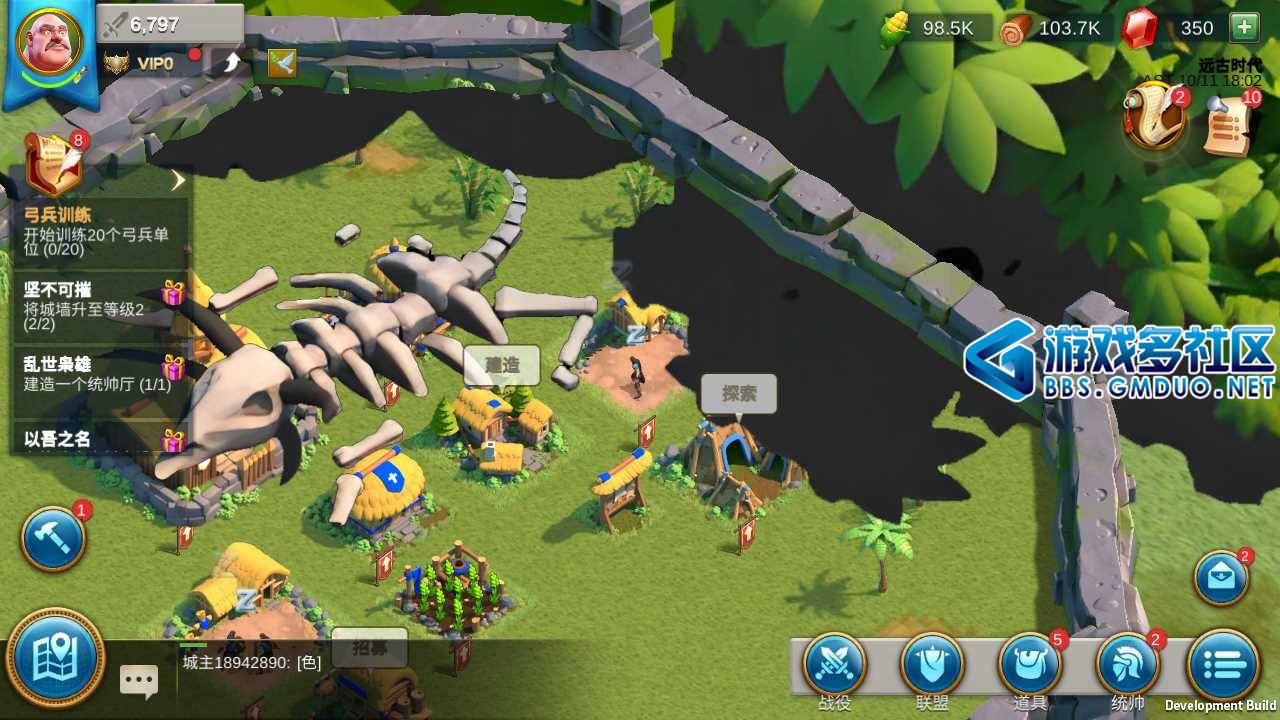The image size is (1280, 720).
Task: Open the 以吾之名 quest entry
Action: (100, 440)
